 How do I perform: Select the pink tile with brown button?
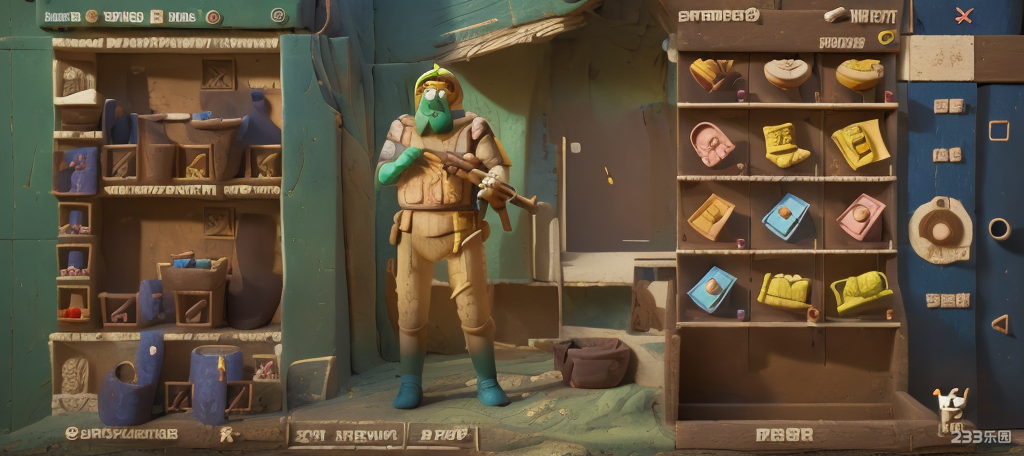[860, 216]
